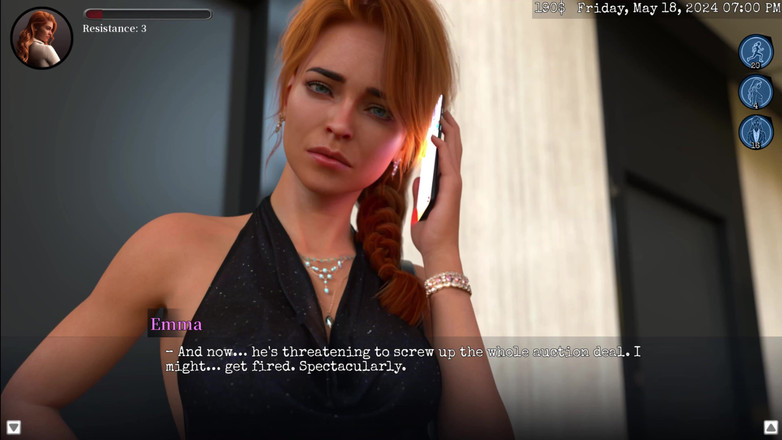Advance Emma's dialogue text box
This screenshot has width=782, height=440.
click(400, 359)
